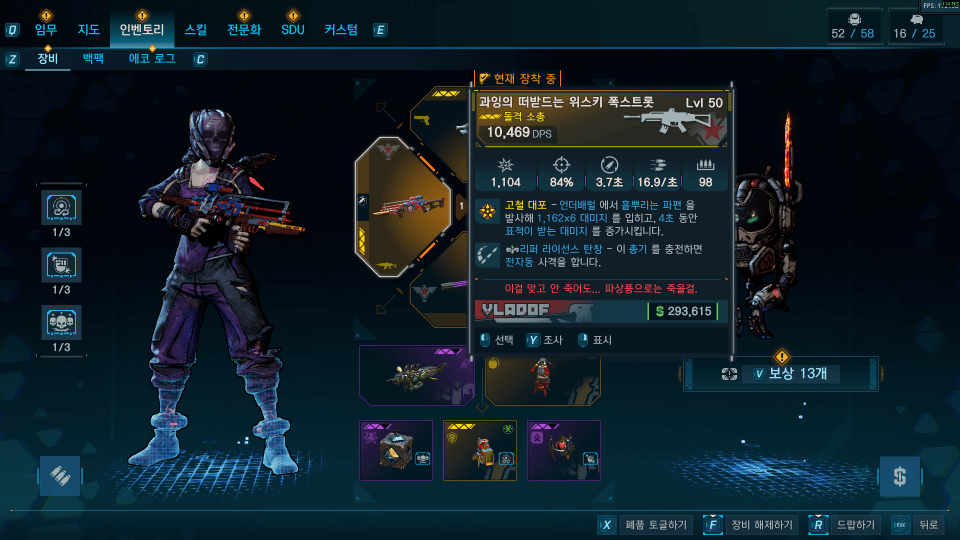
Task: Select the 인벤토리 (Inventory) tab
Action: [141, 30]
